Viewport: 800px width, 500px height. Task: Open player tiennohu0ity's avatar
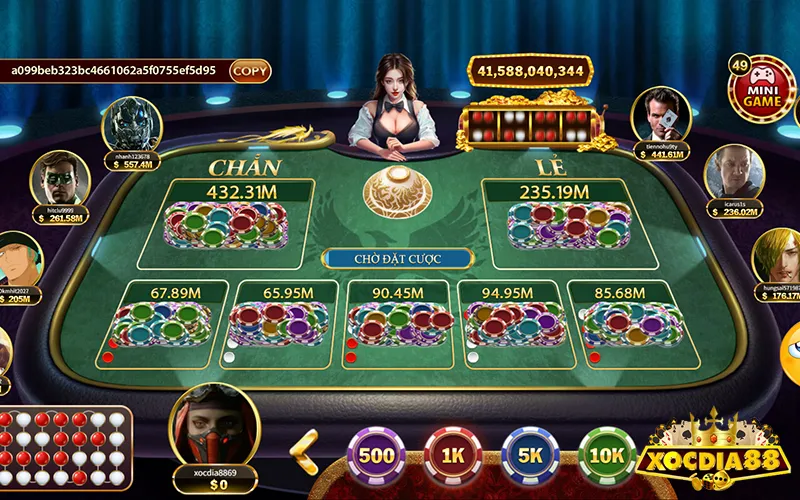pyautogui.click(x=662, y=115)
